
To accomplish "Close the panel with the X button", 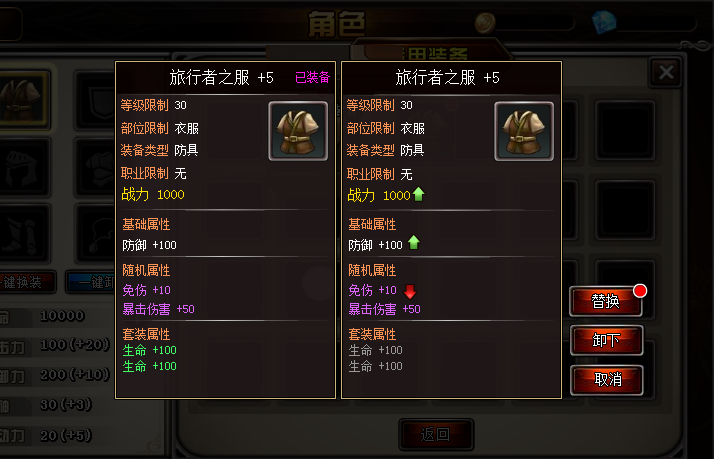I will coord(665,72).
